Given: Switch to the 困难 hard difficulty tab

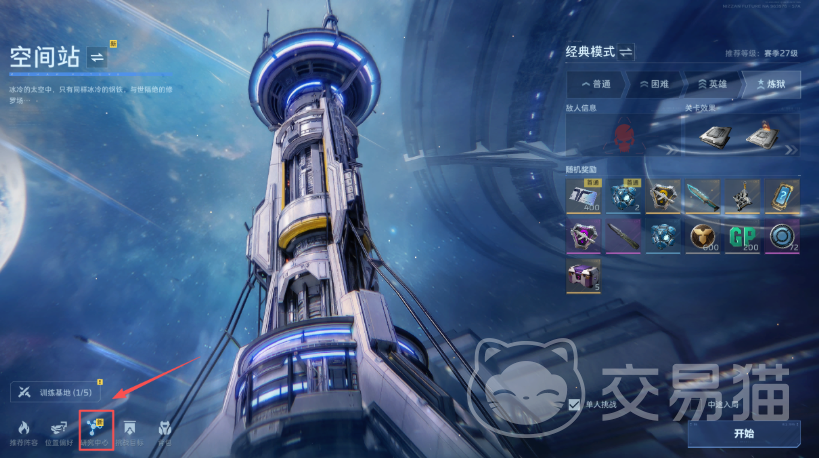Looking at the screenshot, I should 654,84.
